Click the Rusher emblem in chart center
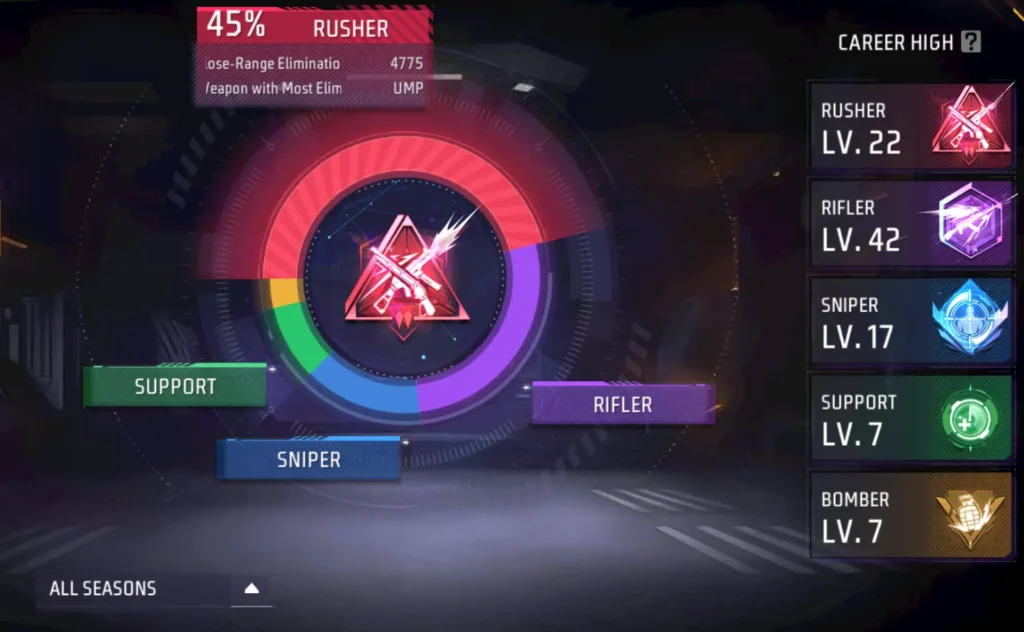This screenshot has height=632, width=1024. tap(403, 280)
